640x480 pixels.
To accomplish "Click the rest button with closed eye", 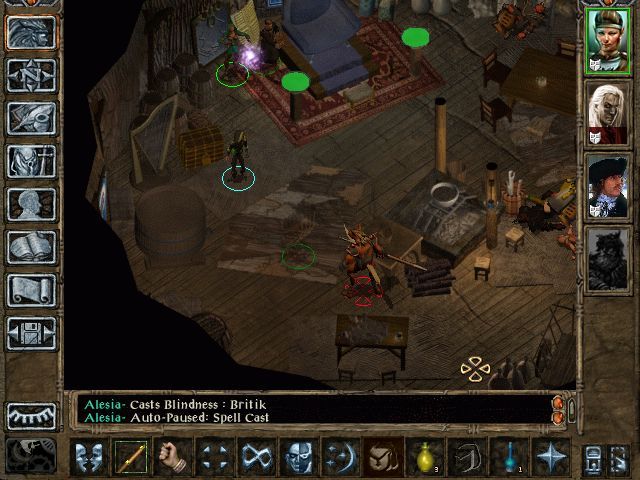I will tap(31, 414).
